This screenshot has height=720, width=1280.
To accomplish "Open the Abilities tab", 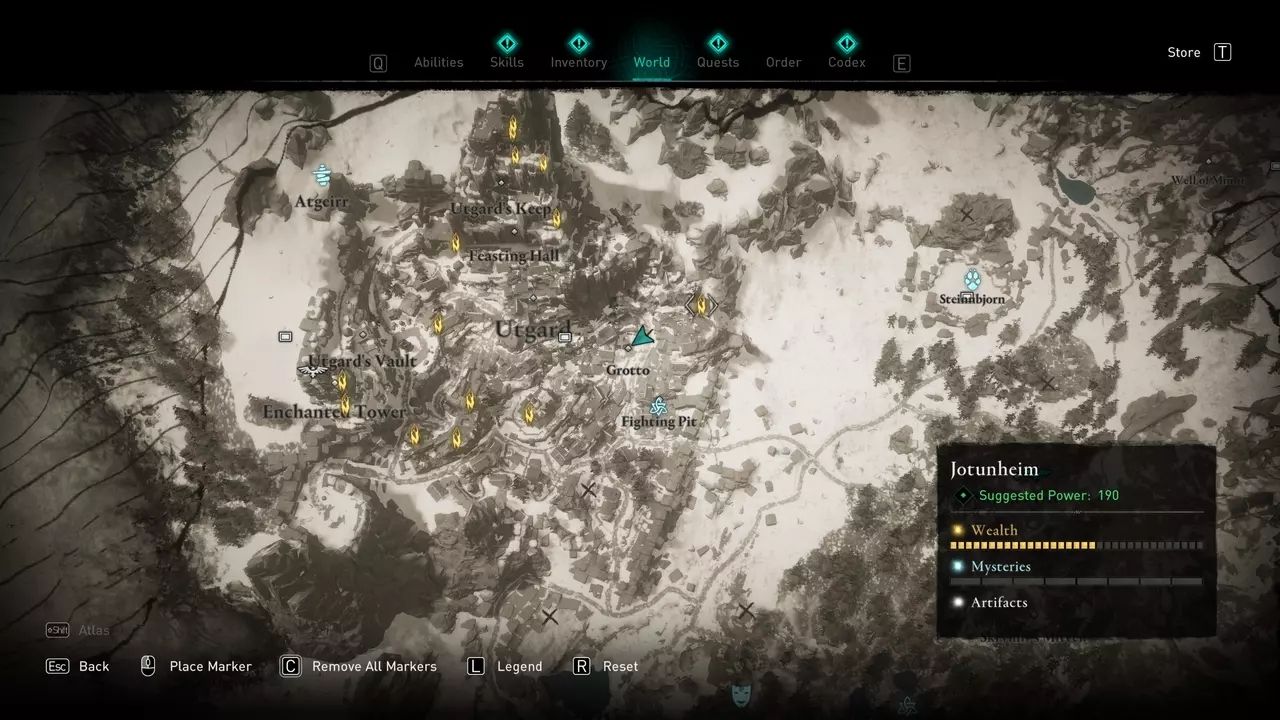I will click(x=438, y=62).
